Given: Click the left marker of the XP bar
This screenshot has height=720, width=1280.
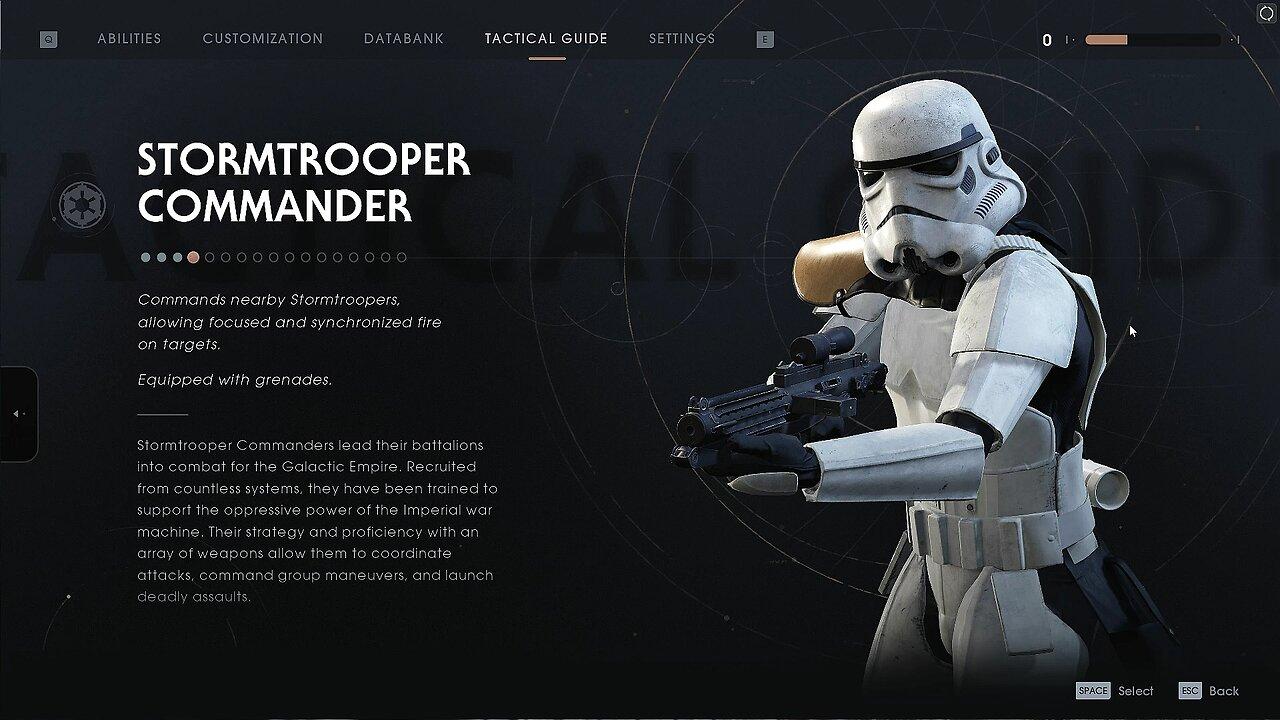Looking at the screenshot, I should pyautogui.click(x=1069, y=41).
